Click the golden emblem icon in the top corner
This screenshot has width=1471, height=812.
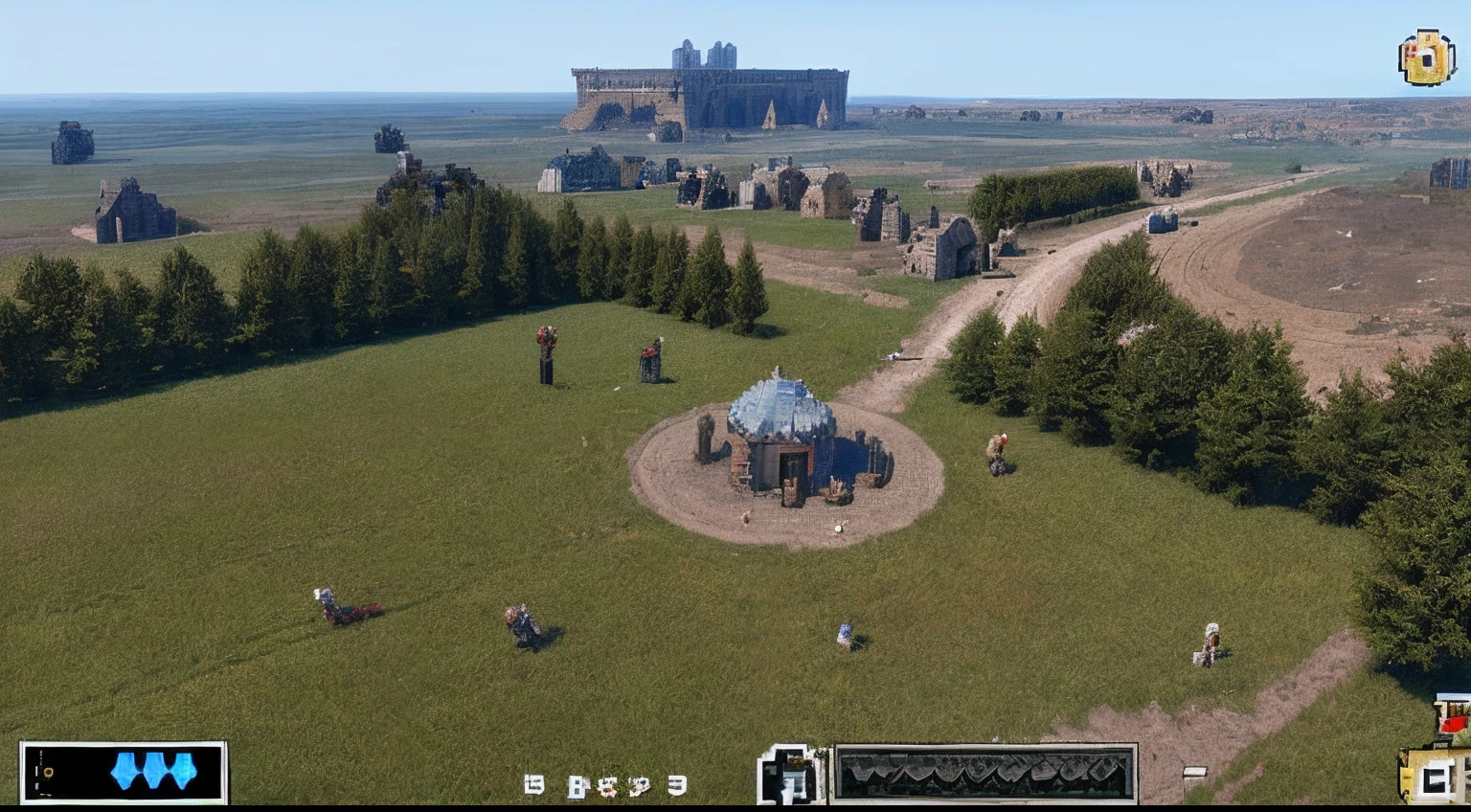coord(1426,57)
